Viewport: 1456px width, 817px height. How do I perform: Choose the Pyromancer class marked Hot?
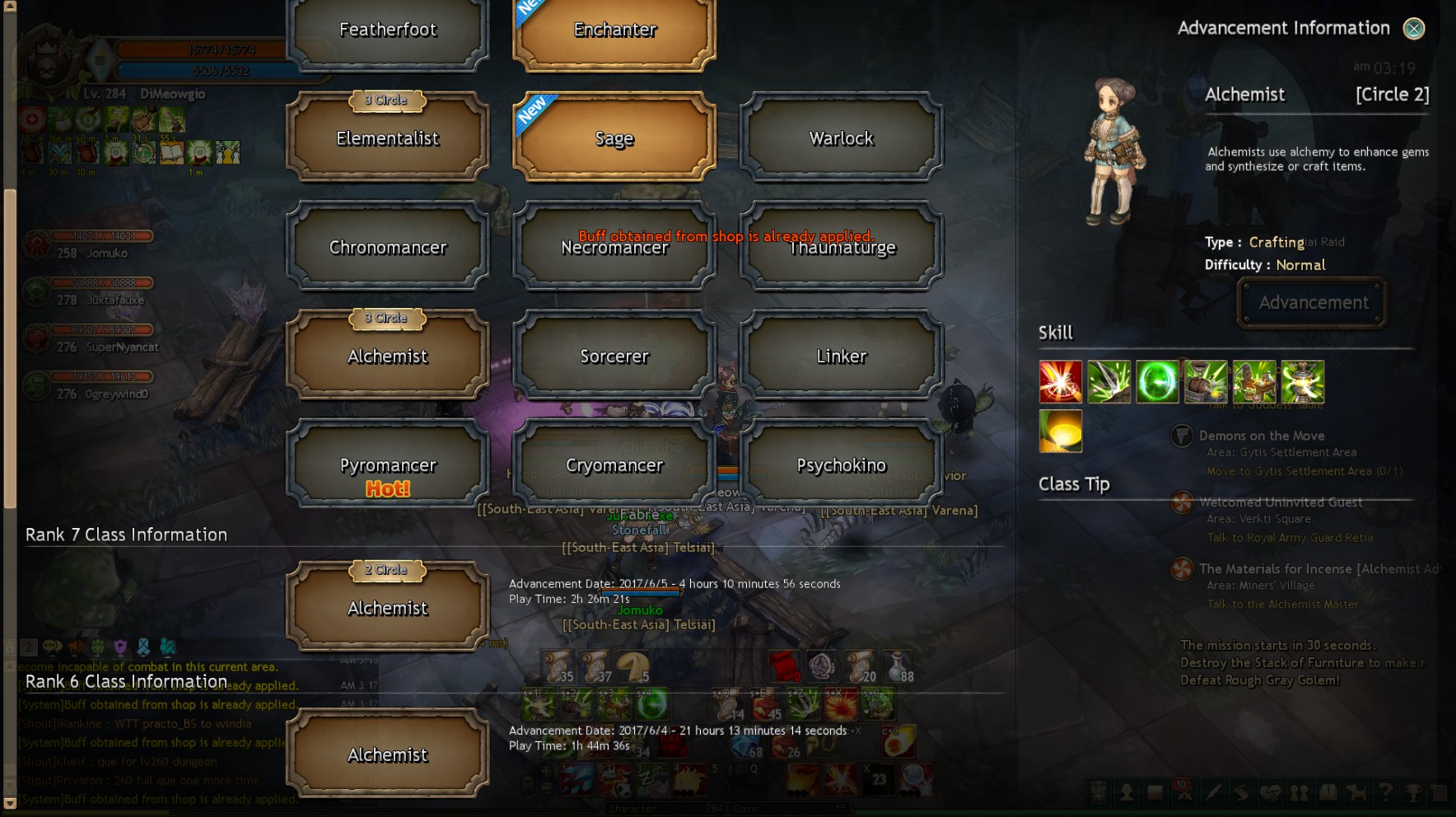coord(388,466)
